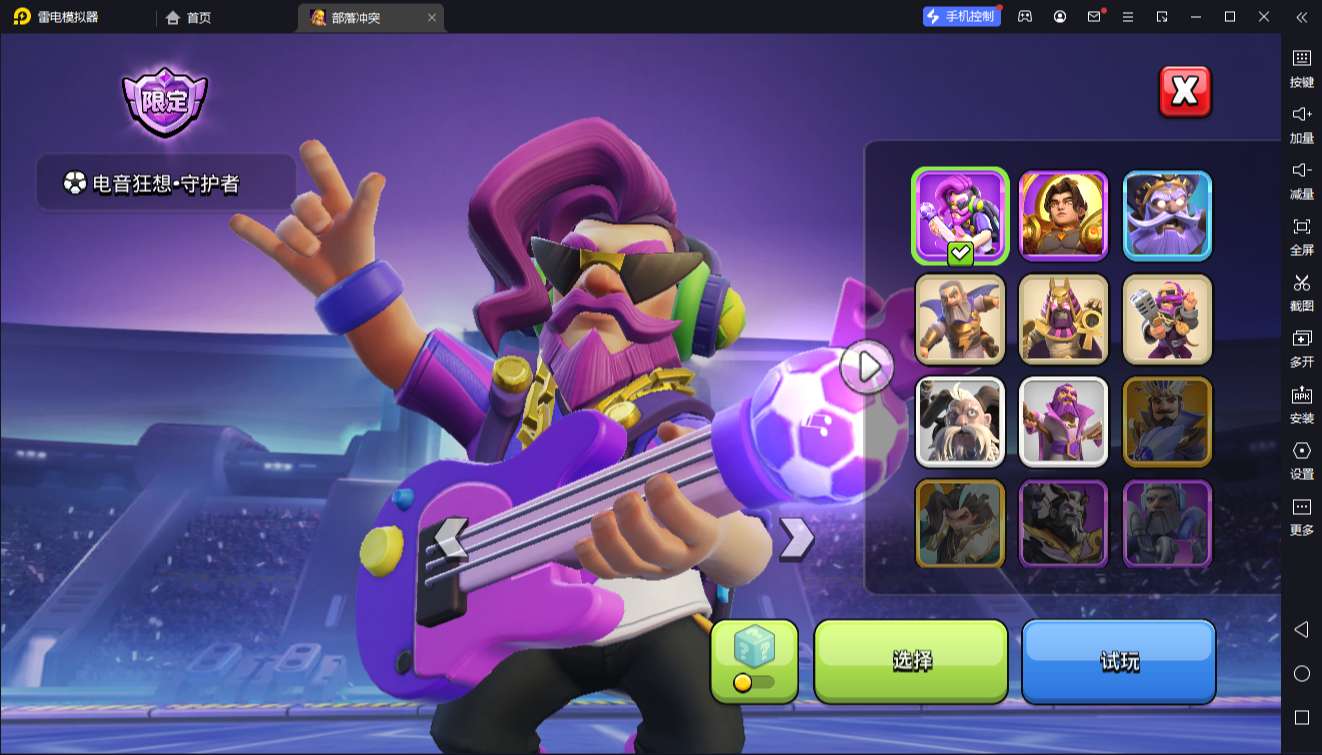
Task: Close the skin selection screen
Action: pos(1184,92)
